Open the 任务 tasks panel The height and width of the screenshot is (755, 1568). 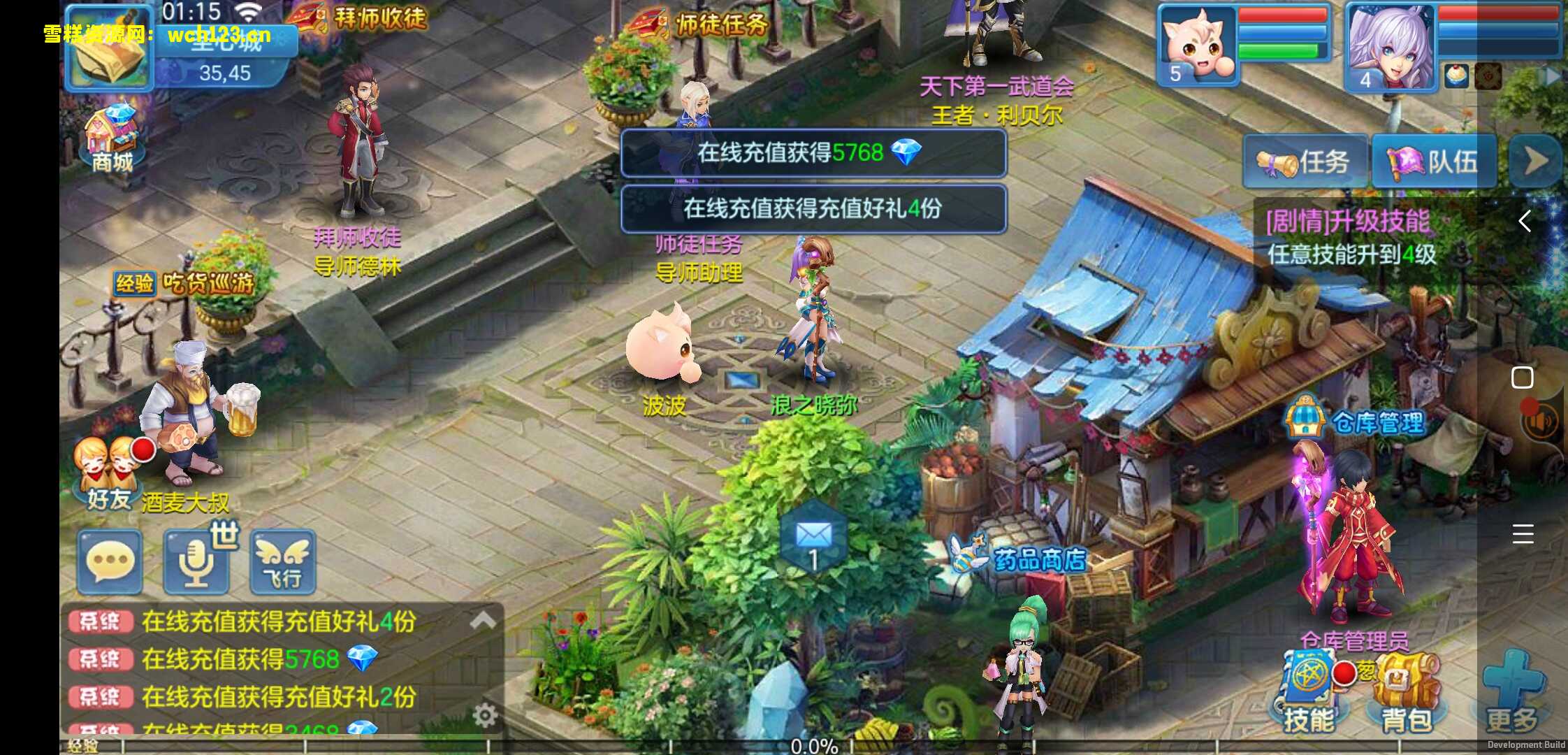tap(1304, 161)
